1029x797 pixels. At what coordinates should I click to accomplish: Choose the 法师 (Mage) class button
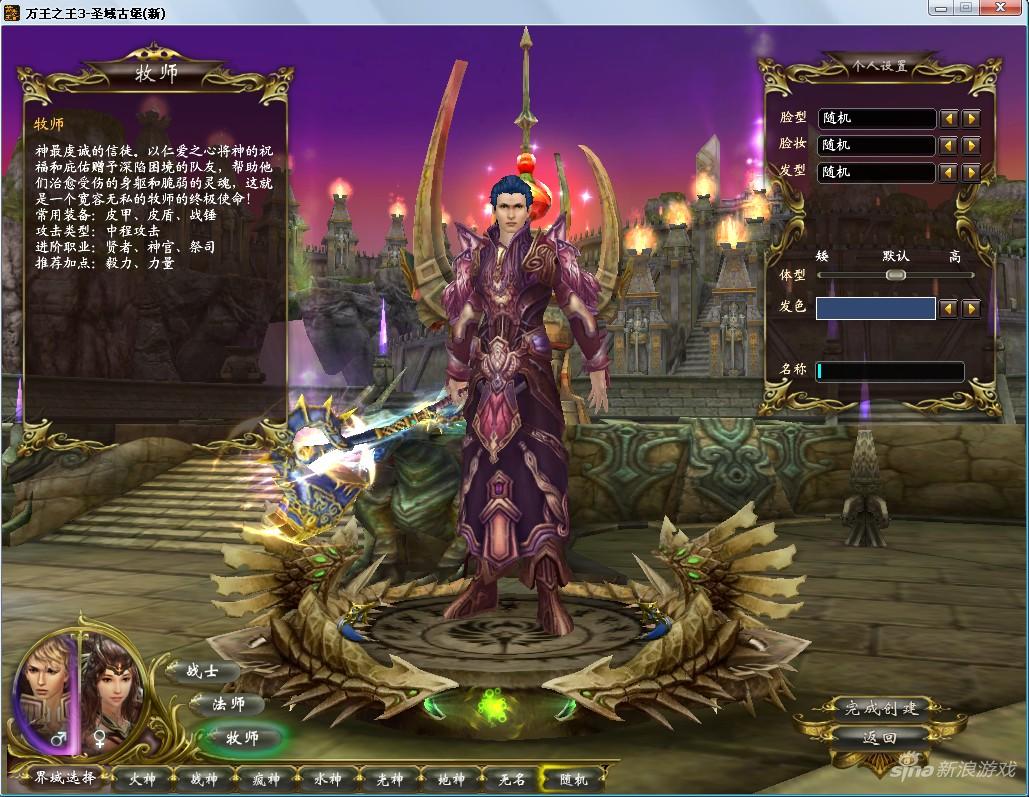point(228,704)
